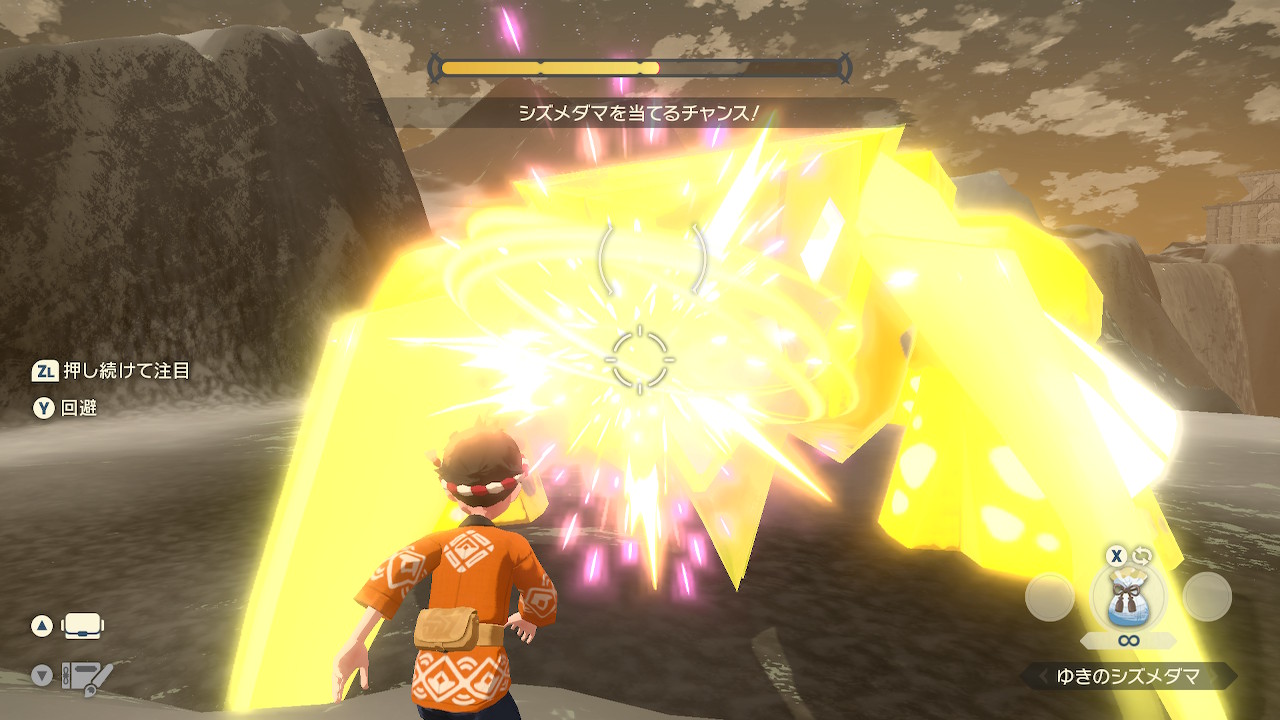This screenshot has height=720, width=1280.
Task: Open the satchel icon
Action: pyautogui.click(x=83, y=627)
